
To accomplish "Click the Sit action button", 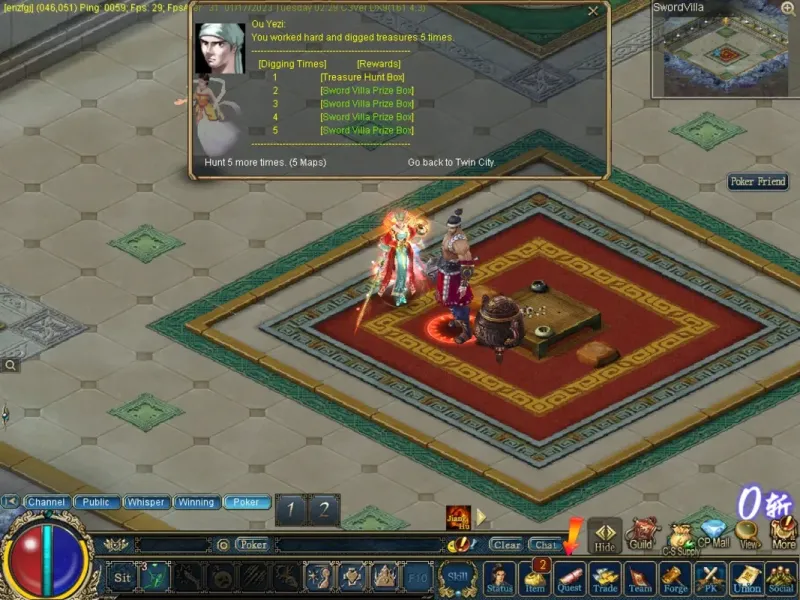I will tap(122, 577).
